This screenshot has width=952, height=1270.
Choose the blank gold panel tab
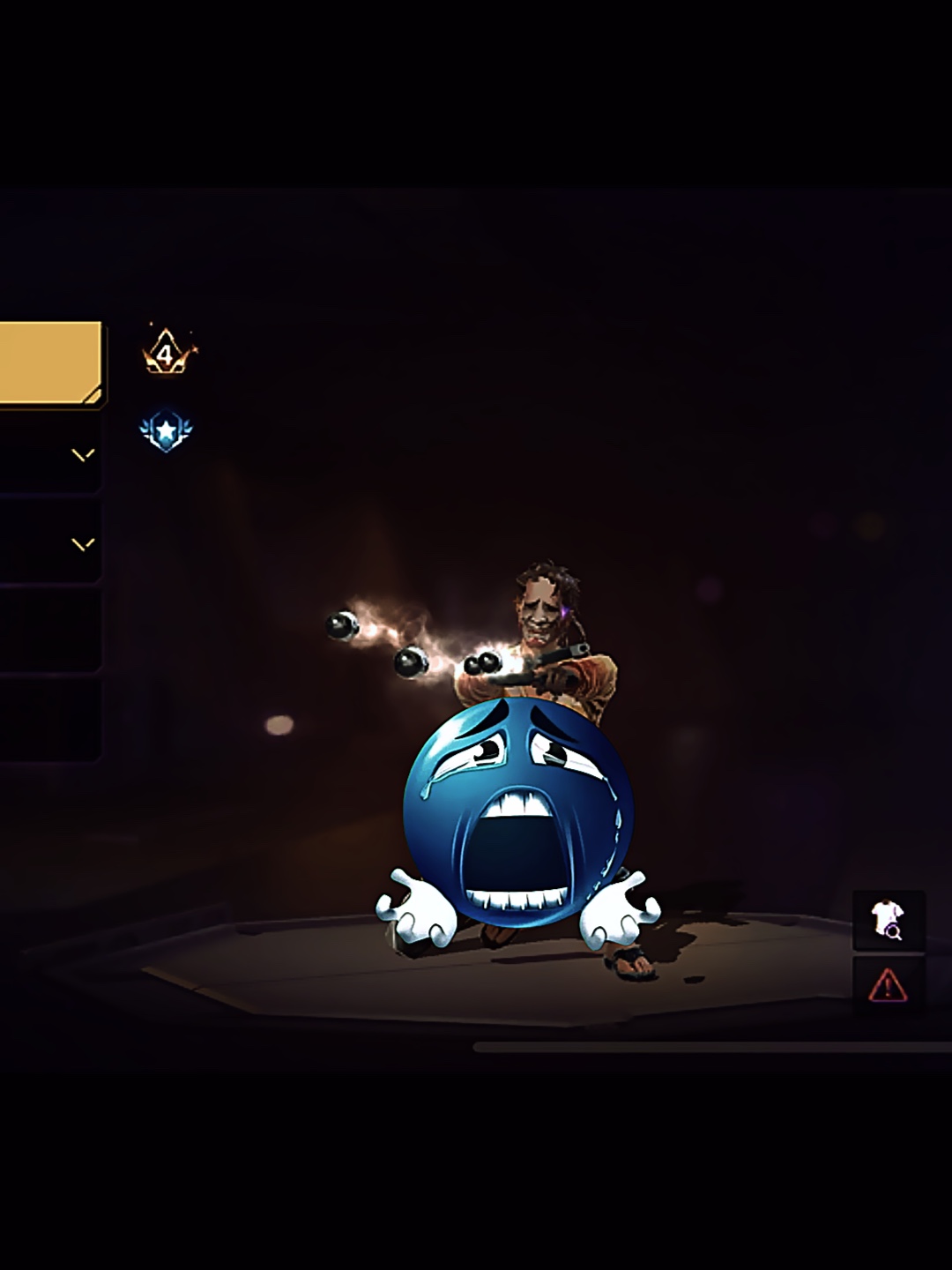[x=50, y=363]
